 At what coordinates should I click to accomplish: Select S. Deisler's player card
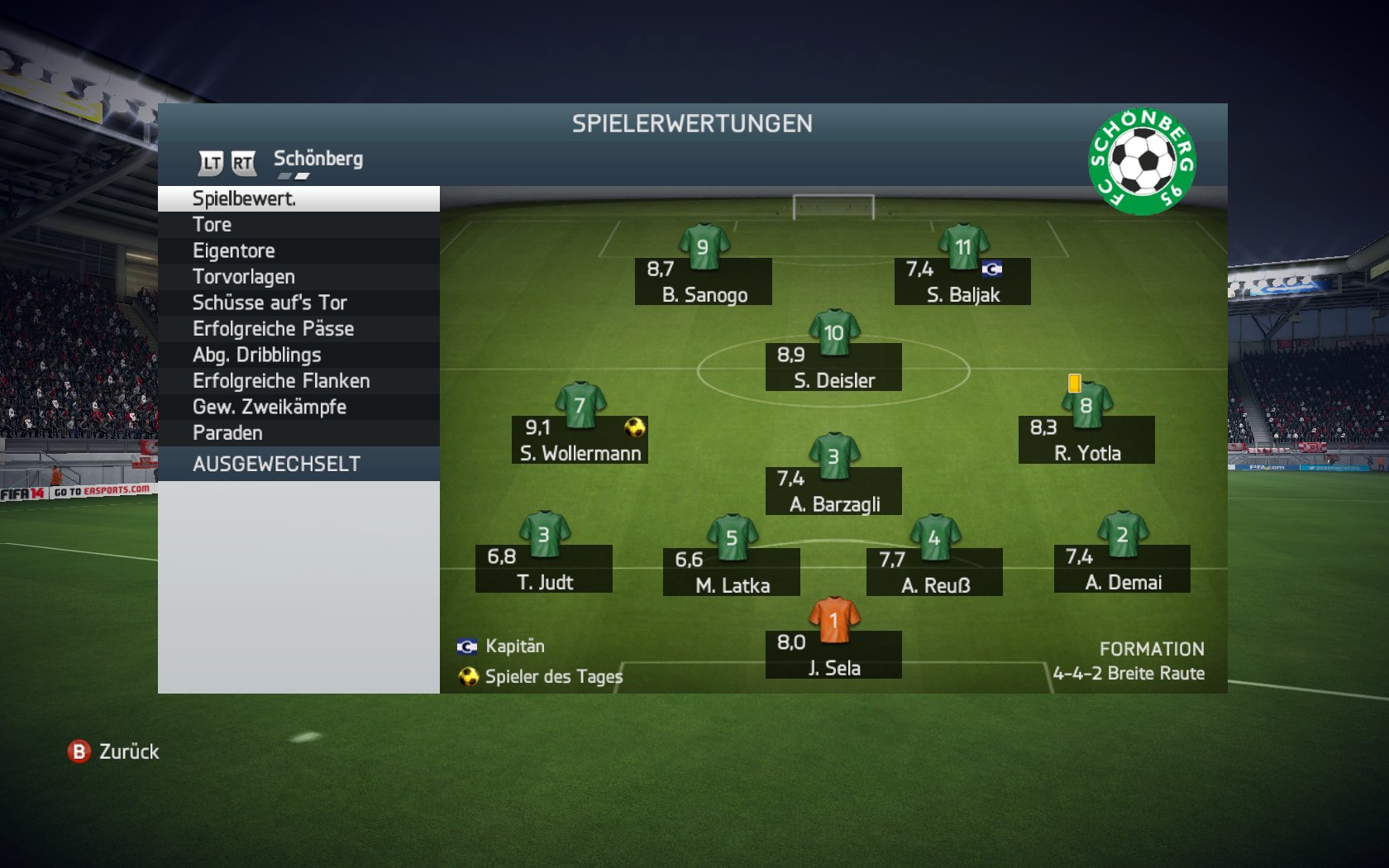tap(833, 367)
